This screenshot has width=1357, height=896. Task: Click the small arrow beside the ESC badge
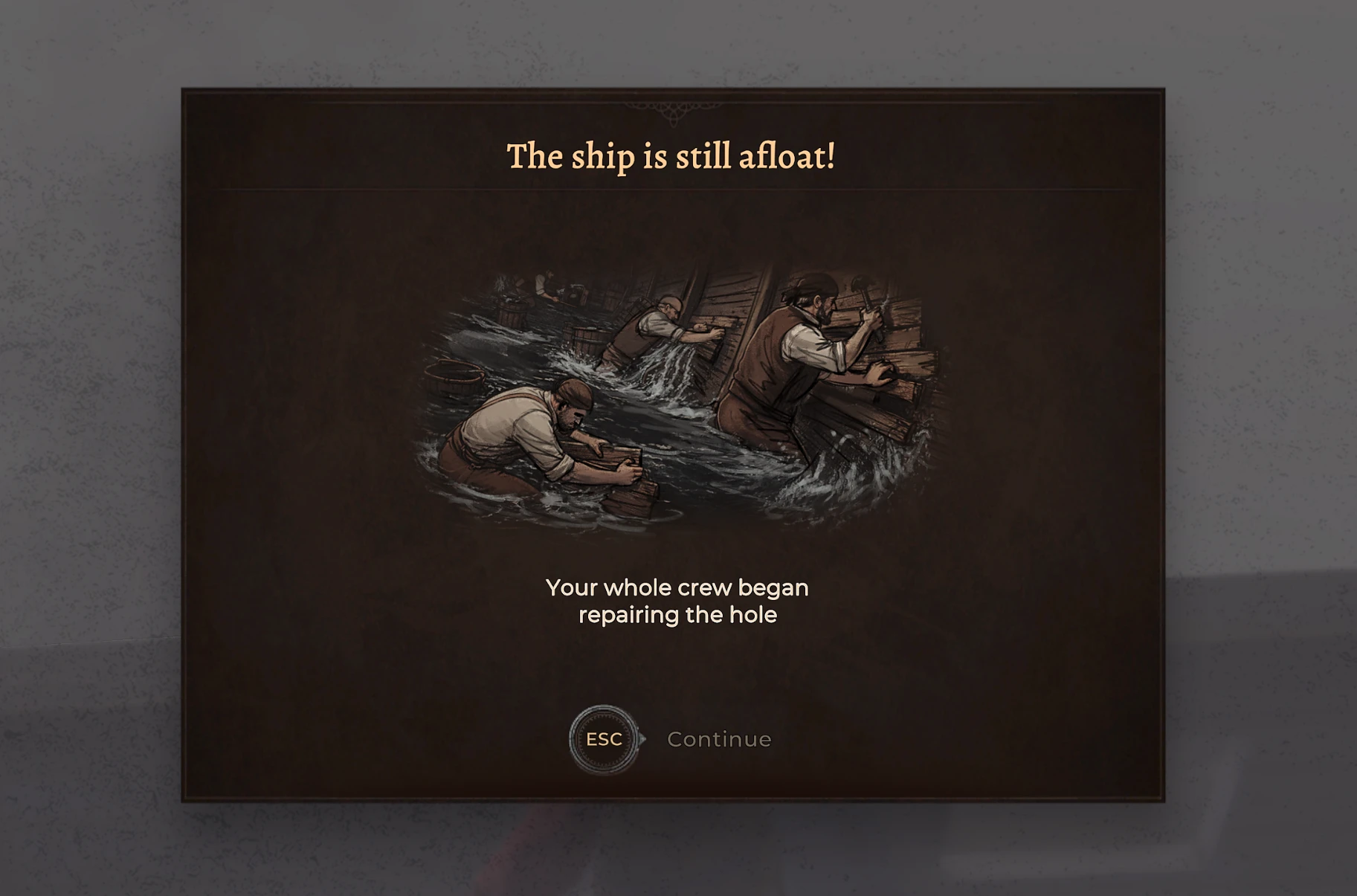coord(641,740)
